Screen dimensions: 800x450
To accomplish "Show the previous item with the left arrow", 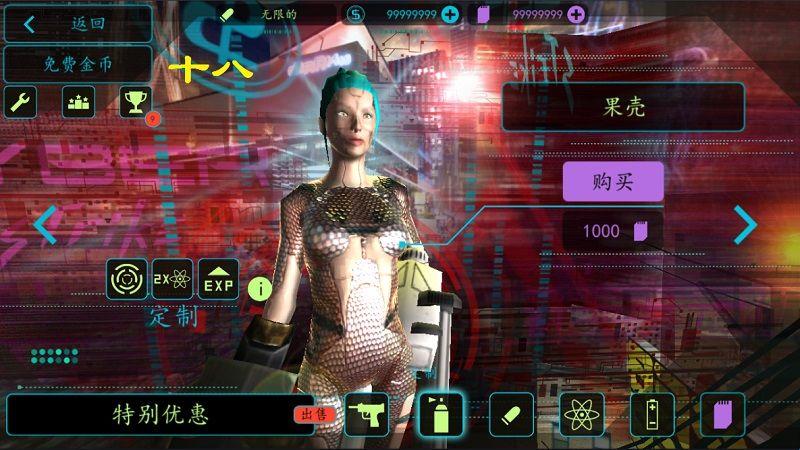I will click(45, 225).
